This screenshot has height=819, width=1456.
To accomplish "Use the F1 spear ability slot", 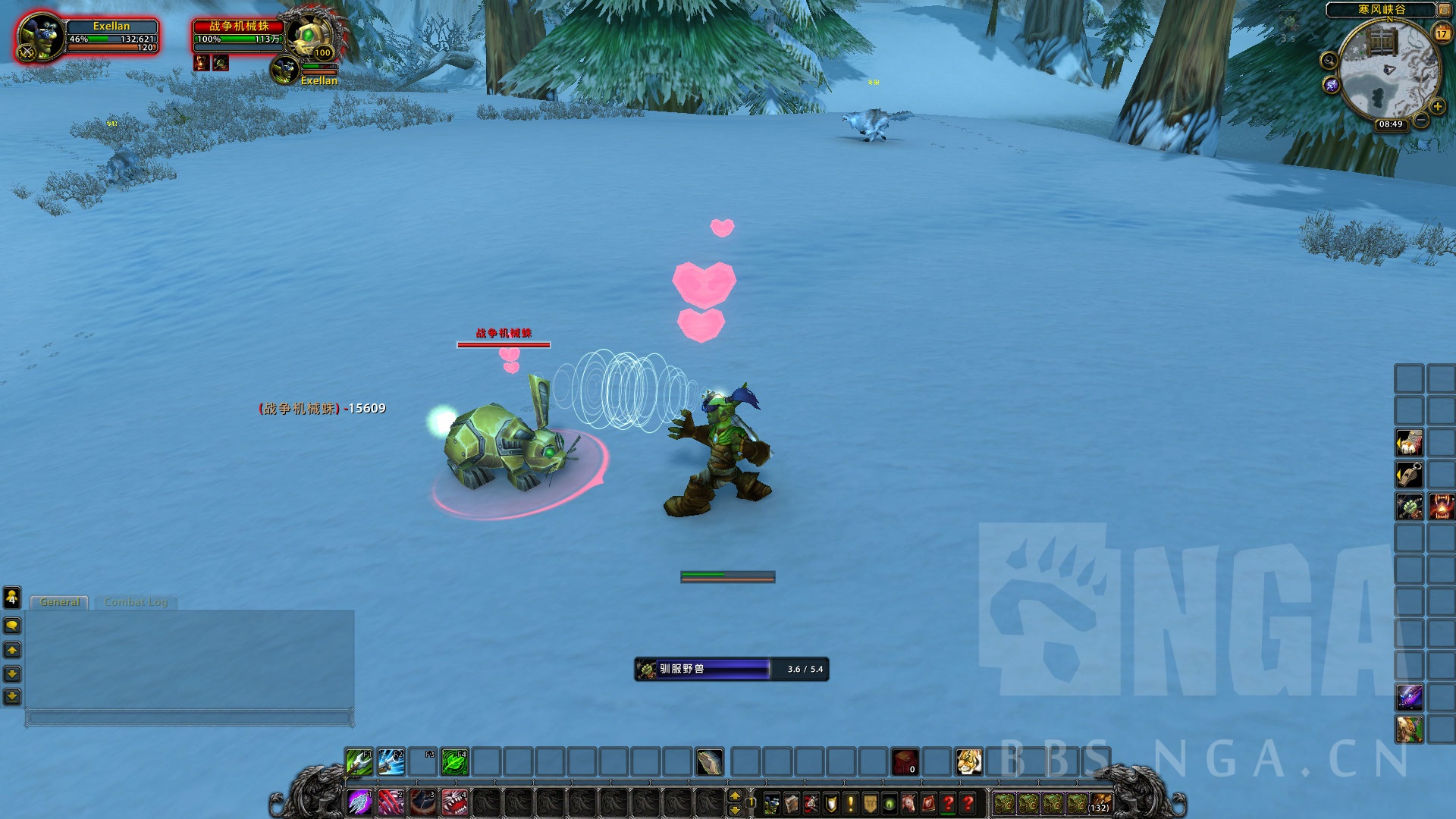I will pyautogui.click(x=359, y=761).
